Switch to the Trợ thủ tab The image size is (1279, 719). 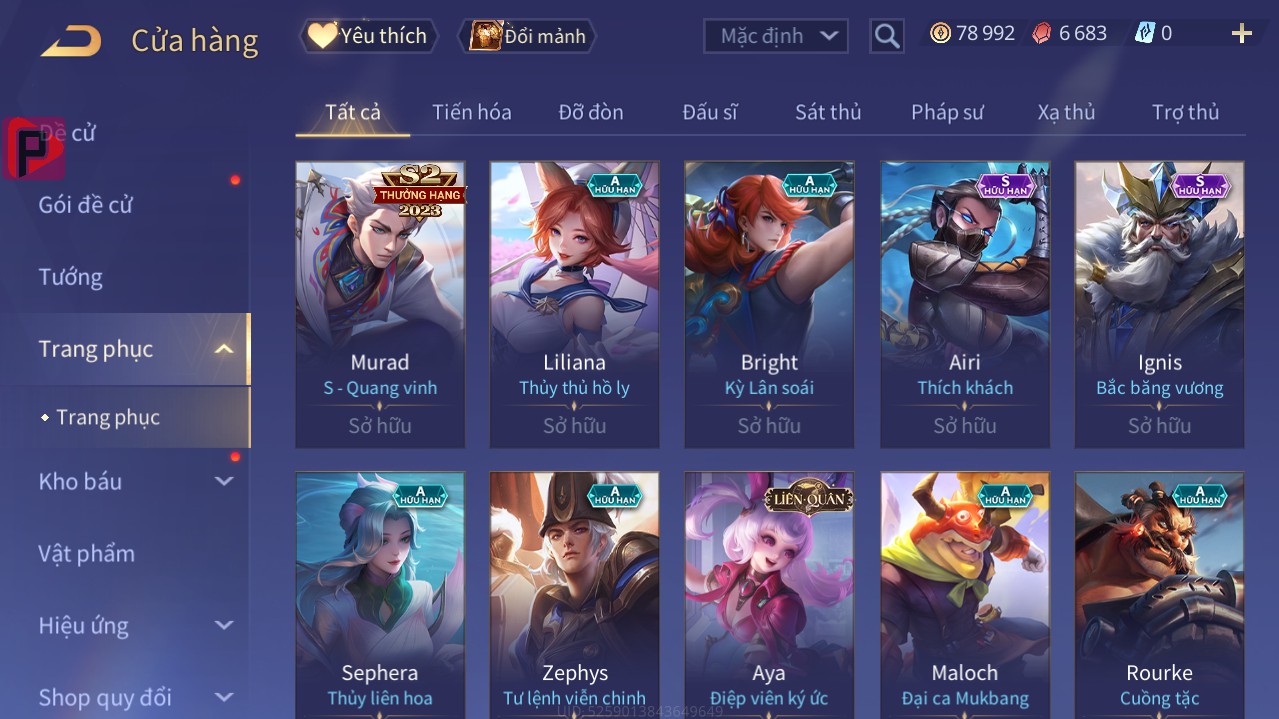click(1185, 112)
